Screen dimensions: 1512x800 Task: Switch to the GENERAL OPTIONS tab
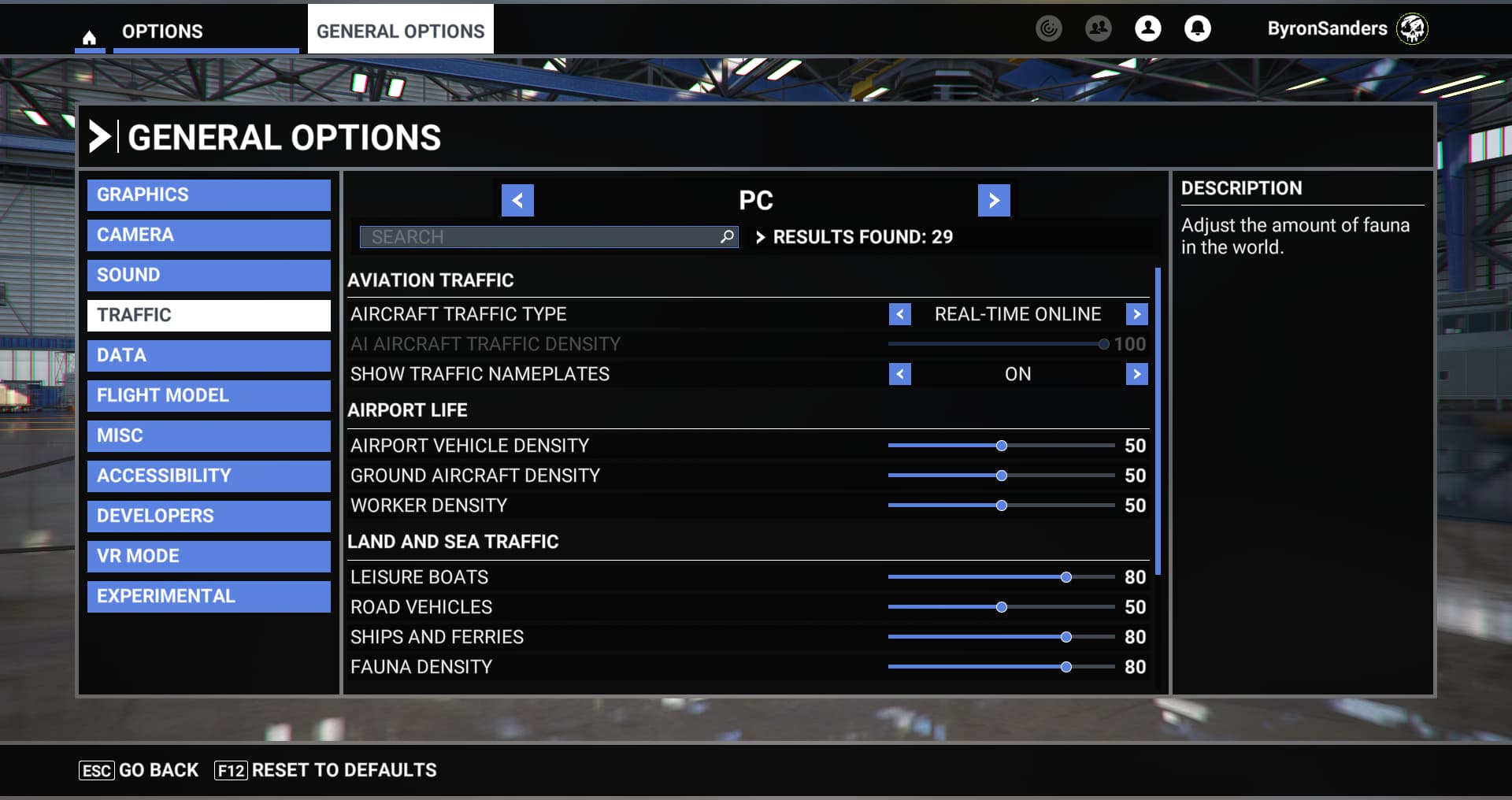(399, 31)
